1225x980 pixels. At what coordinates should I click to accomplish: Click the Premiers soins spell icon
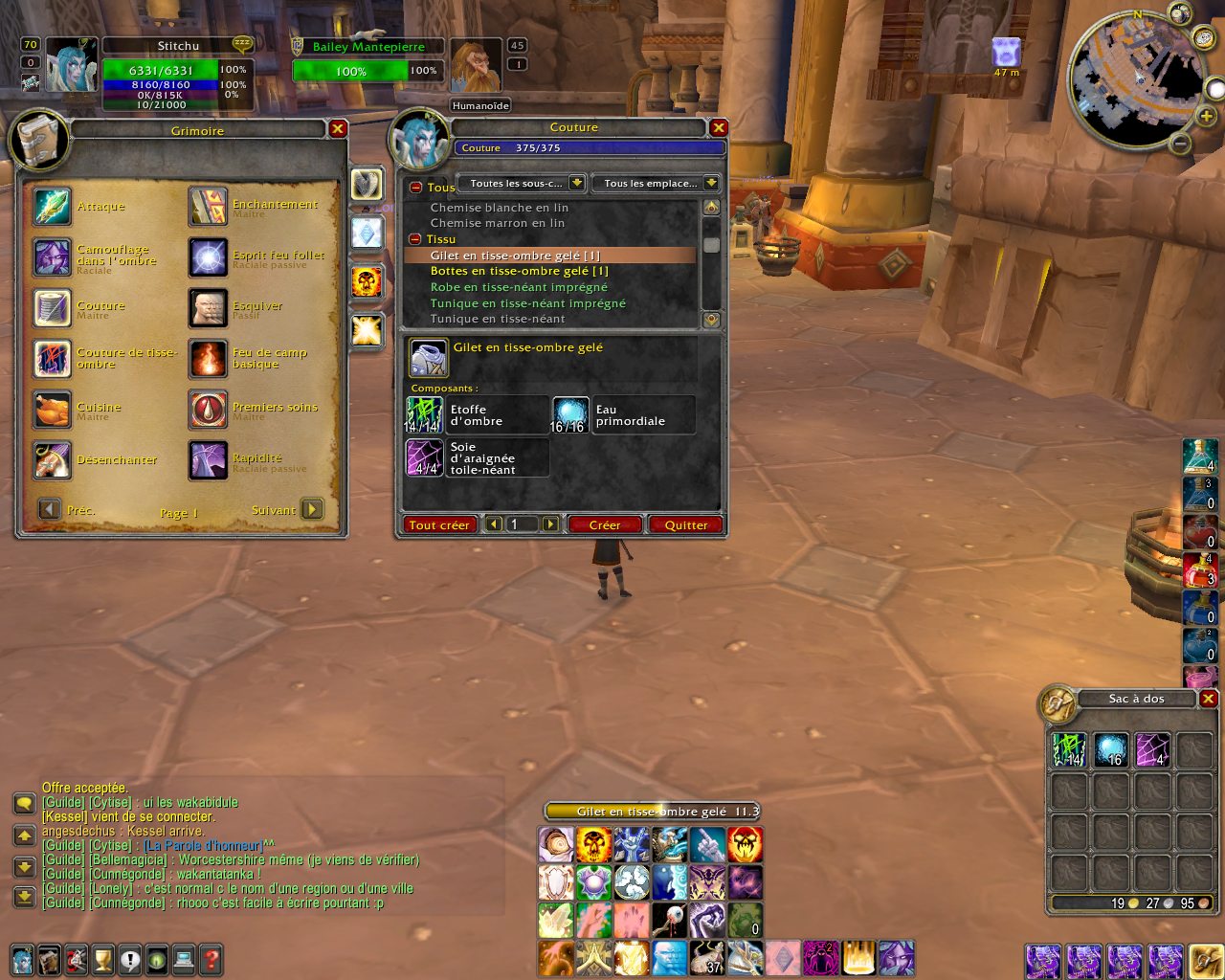(x=208, y=410)
